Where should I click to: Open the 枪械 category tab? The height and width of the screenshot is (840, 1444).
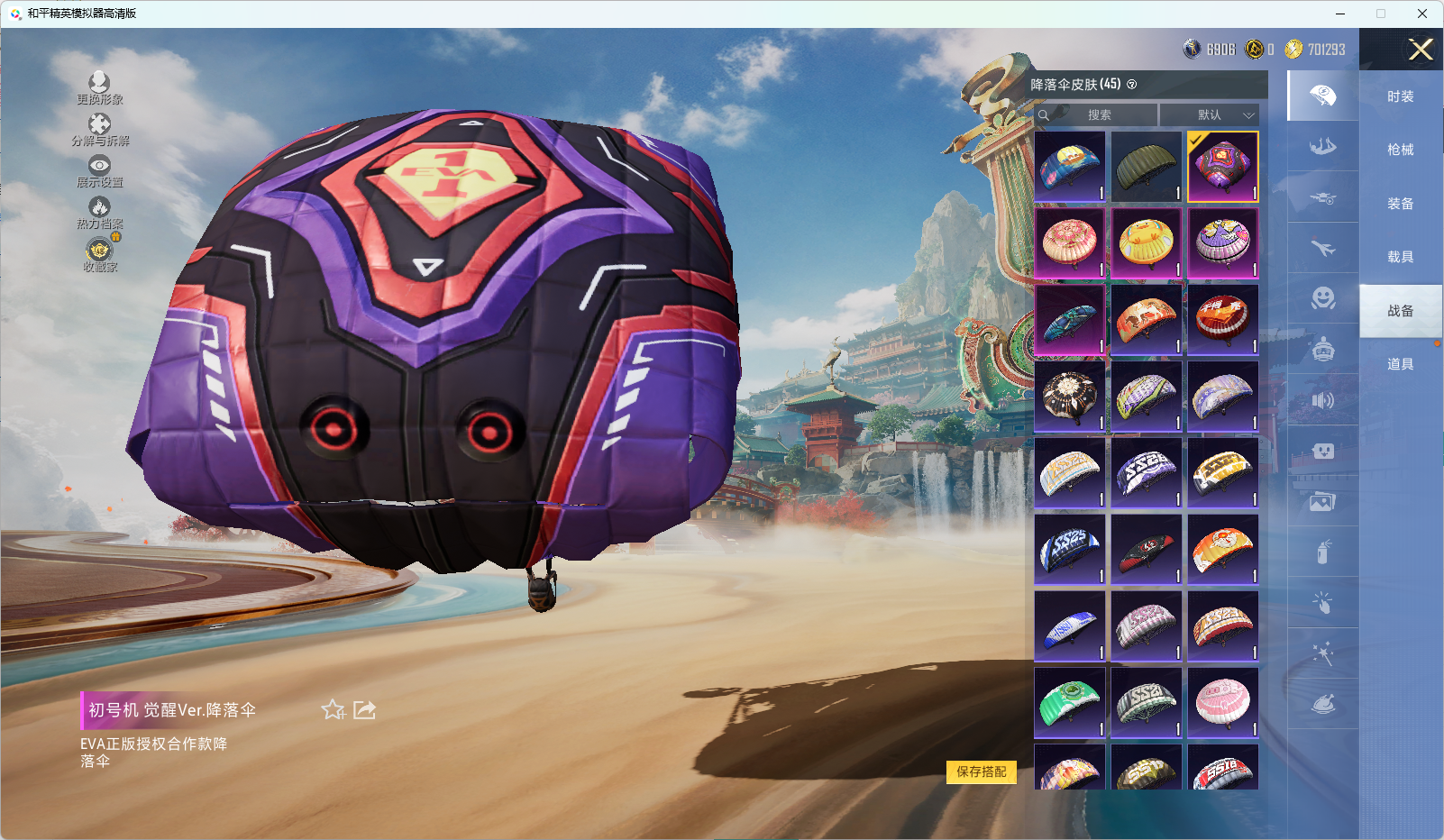click(x=1400, y=150)
